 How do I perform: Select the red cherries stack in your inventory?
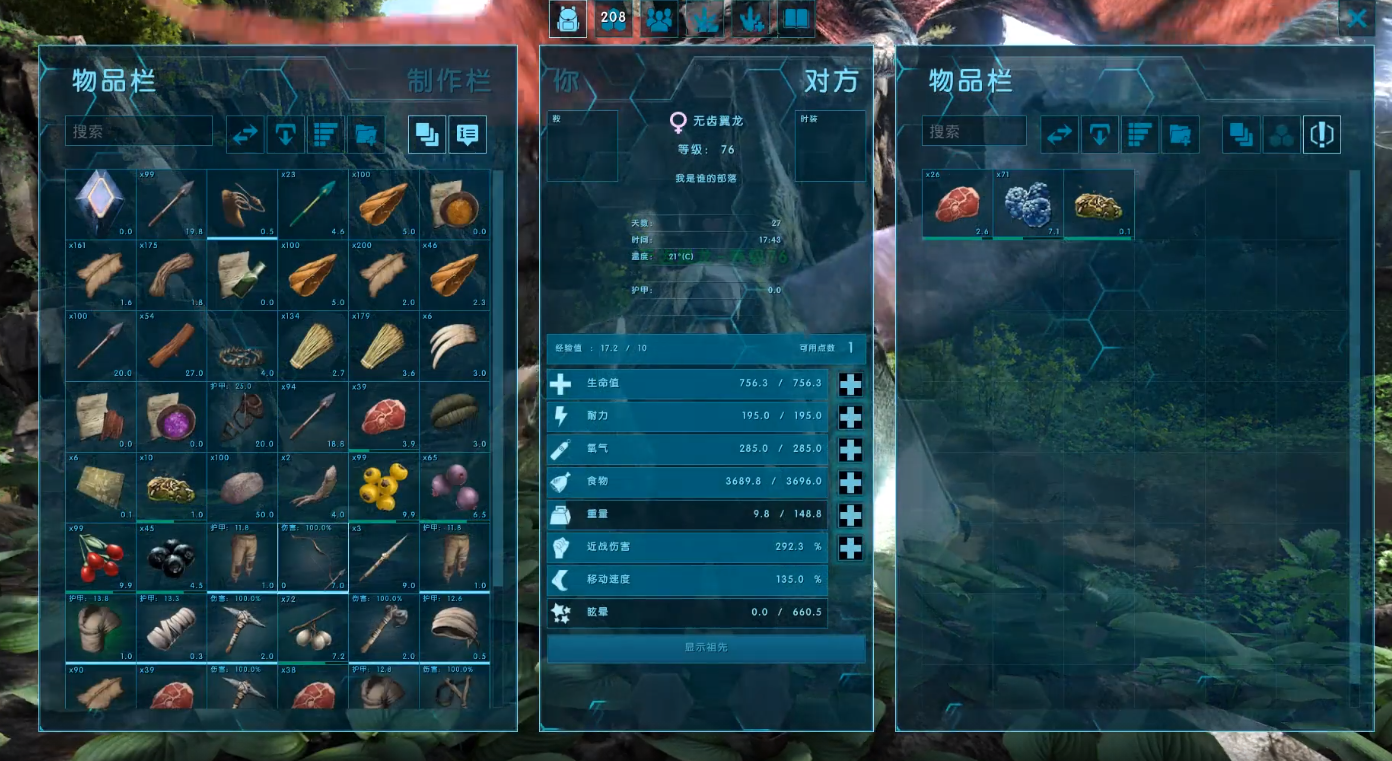tap(100, 557)
